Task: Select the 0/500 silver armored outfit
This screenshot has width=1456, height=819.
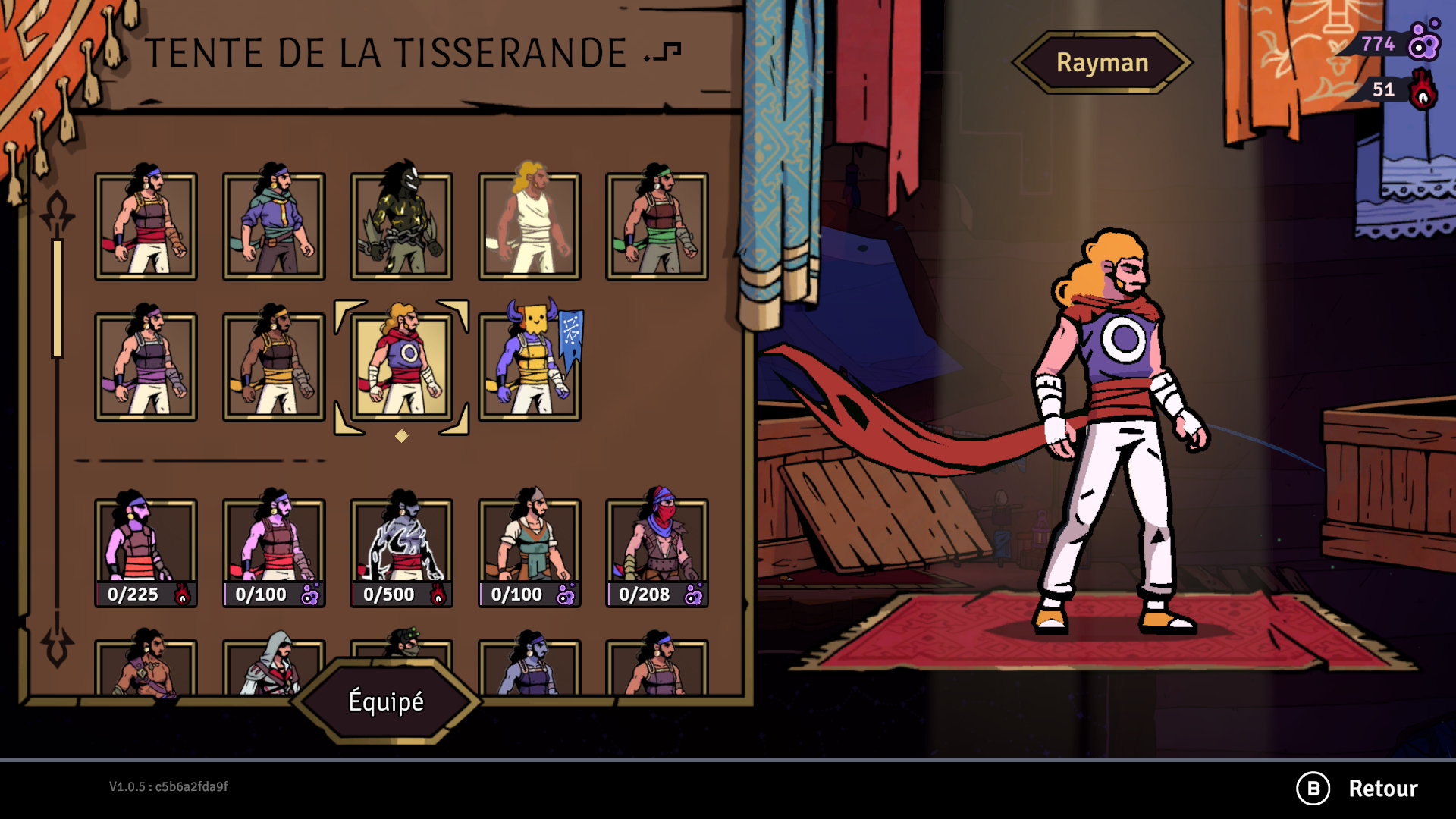Action: 401,552
